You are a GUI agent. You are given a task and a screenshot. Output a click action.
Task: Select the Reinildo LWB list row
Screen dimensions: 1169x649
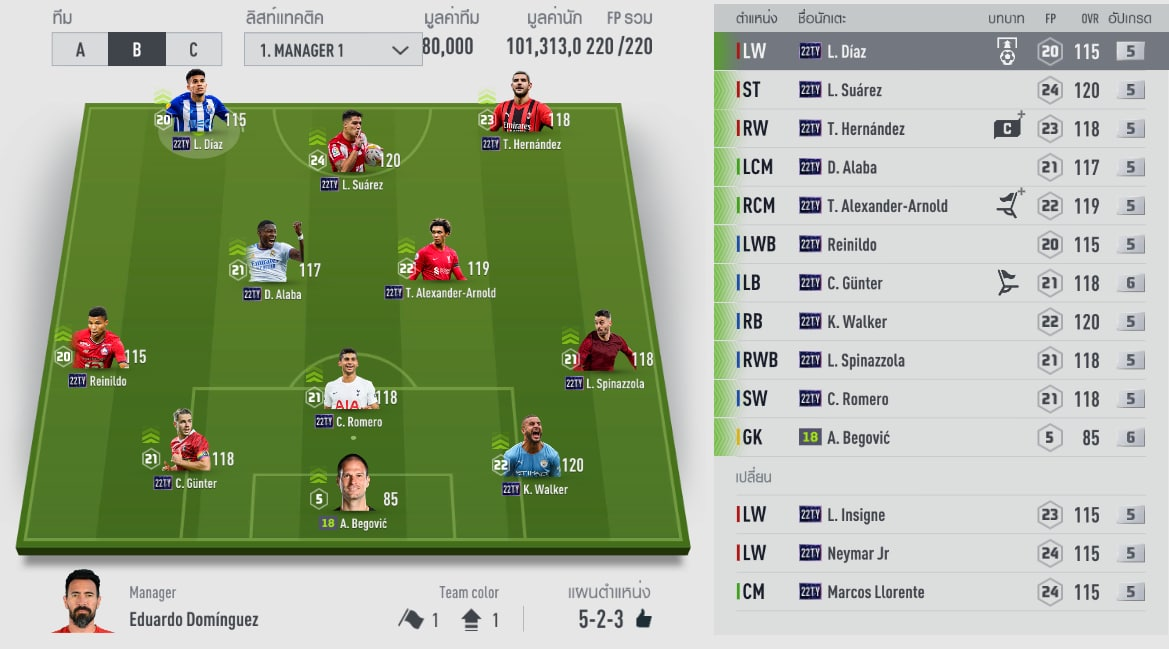940,244
